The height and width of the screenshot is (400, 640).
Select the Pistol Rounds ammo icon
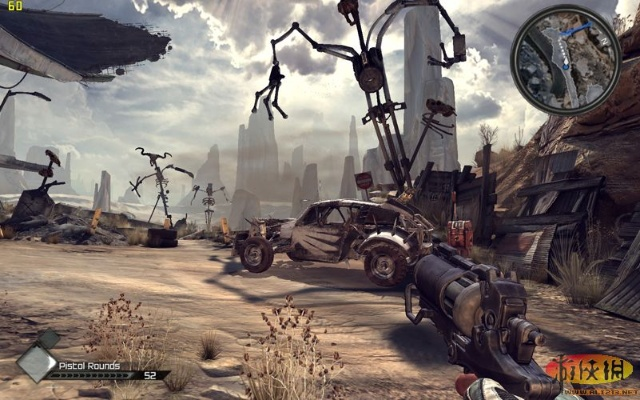point(37,363)
